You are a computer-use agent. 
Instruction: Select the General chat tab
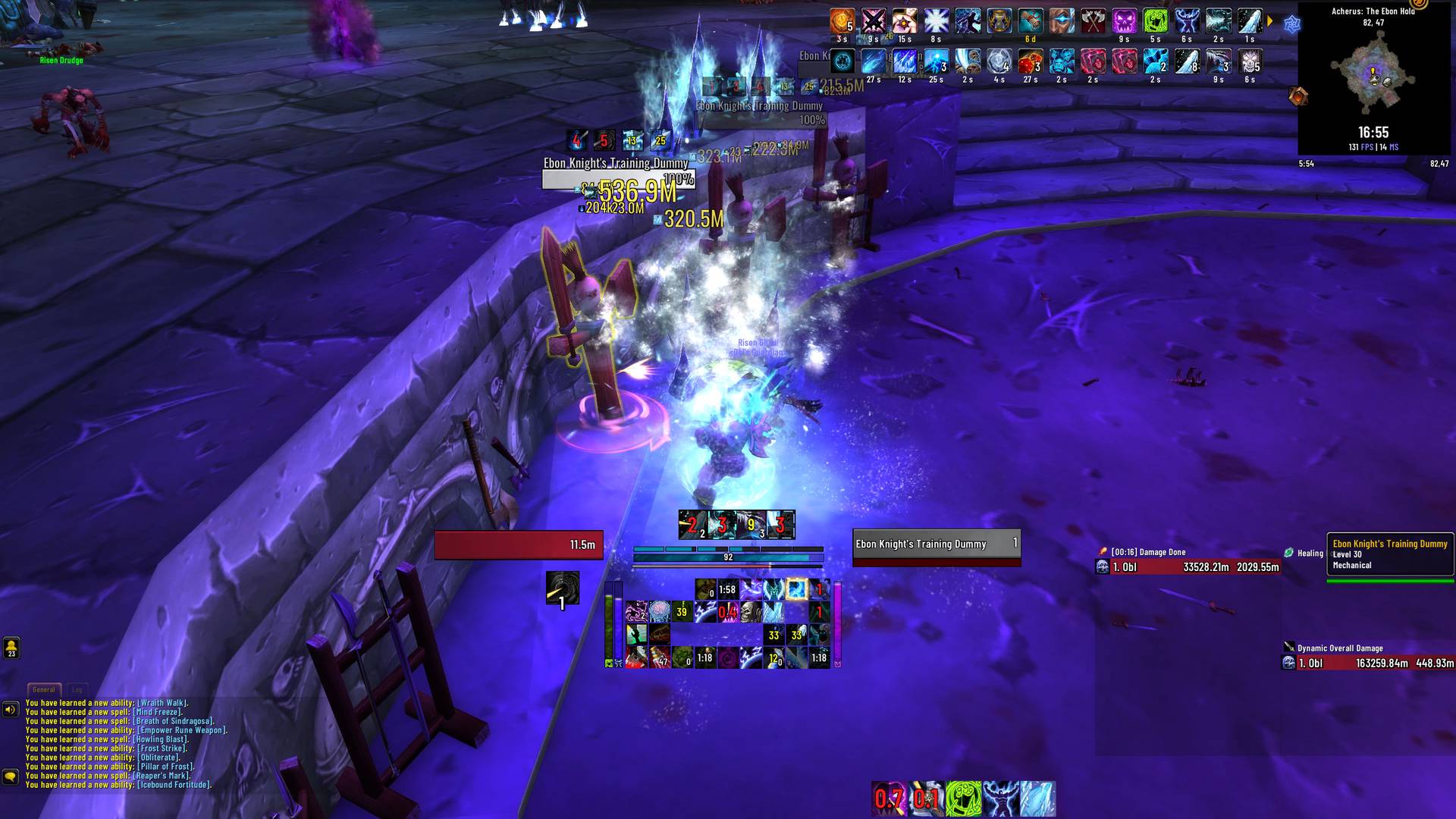tap(43, 689)
